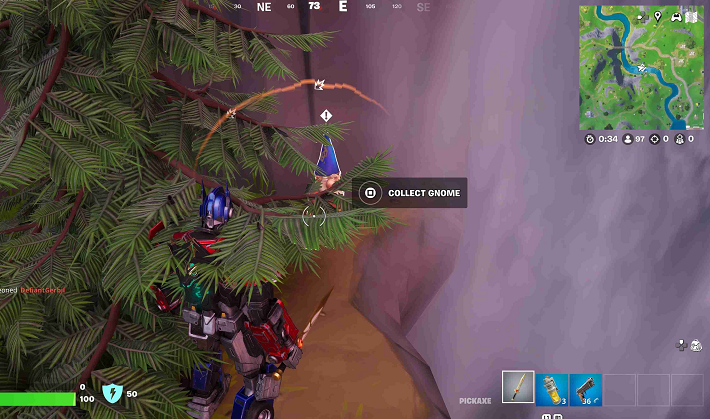Screen dimensions: 710x419
Task: Open the folded map icon
Action: pos(690,16)
